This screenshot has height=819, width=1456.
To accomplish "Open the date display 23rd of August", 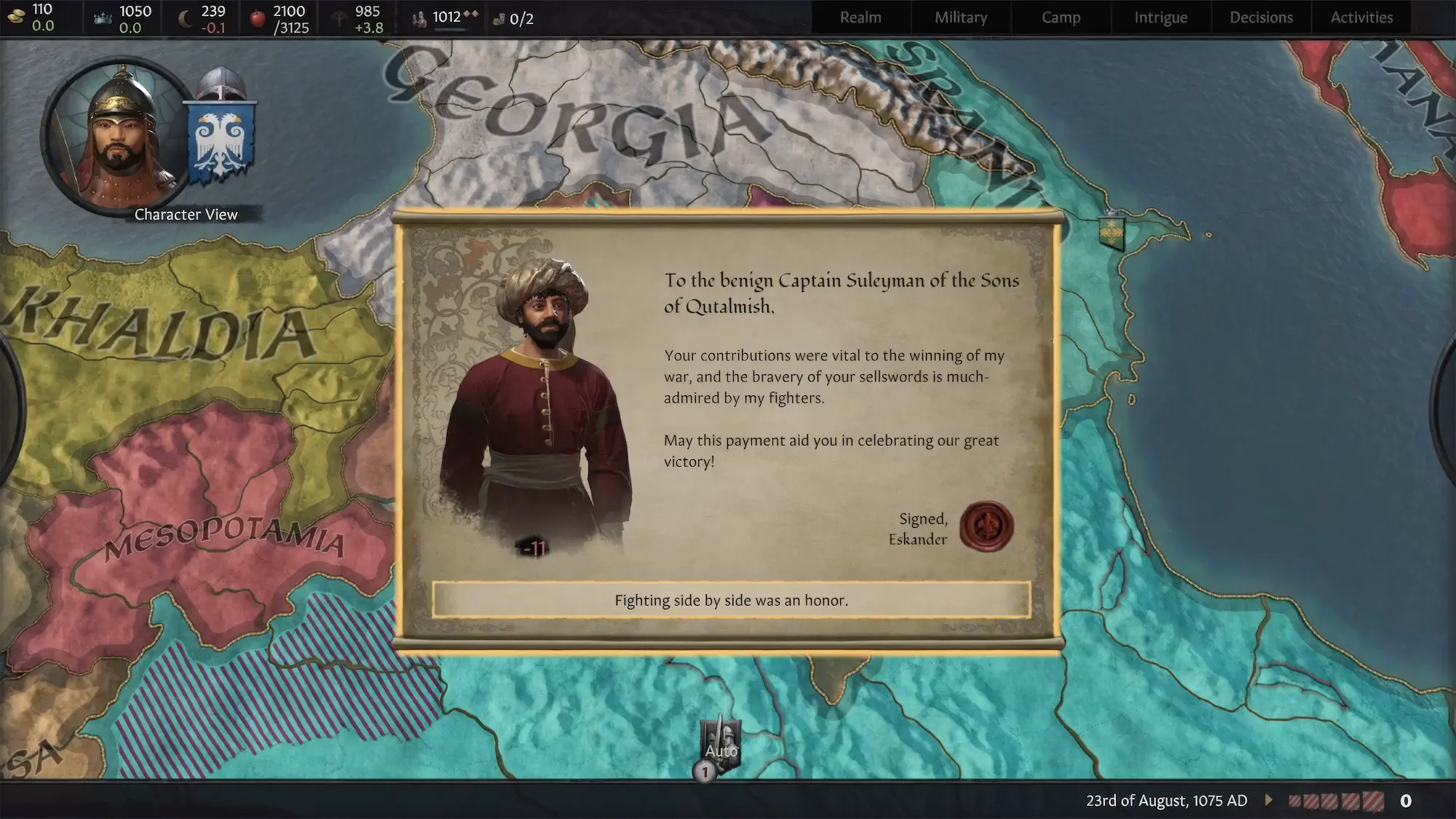I will 1166,801.
